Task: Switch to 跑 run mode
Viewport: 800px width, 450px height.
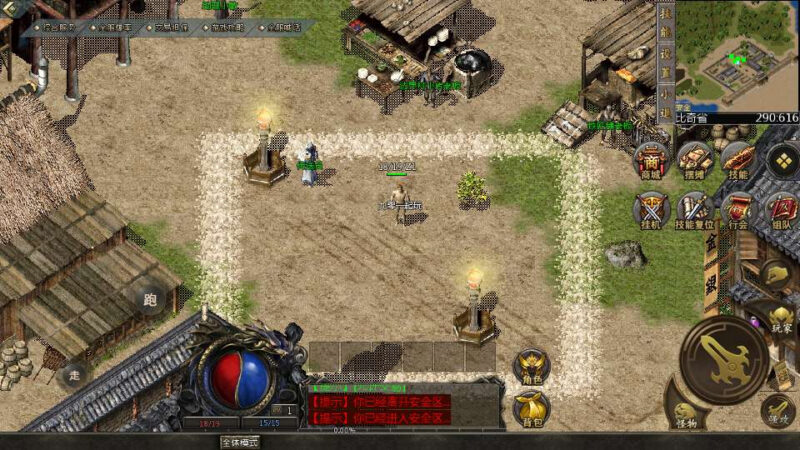Action: coord(150,299)
